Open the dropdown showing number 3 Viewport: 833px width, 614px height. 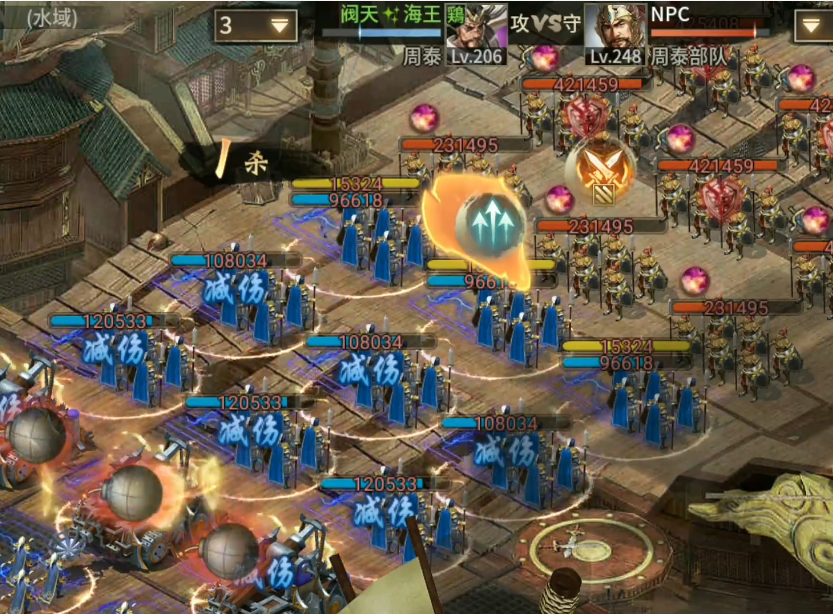[256, 26]
